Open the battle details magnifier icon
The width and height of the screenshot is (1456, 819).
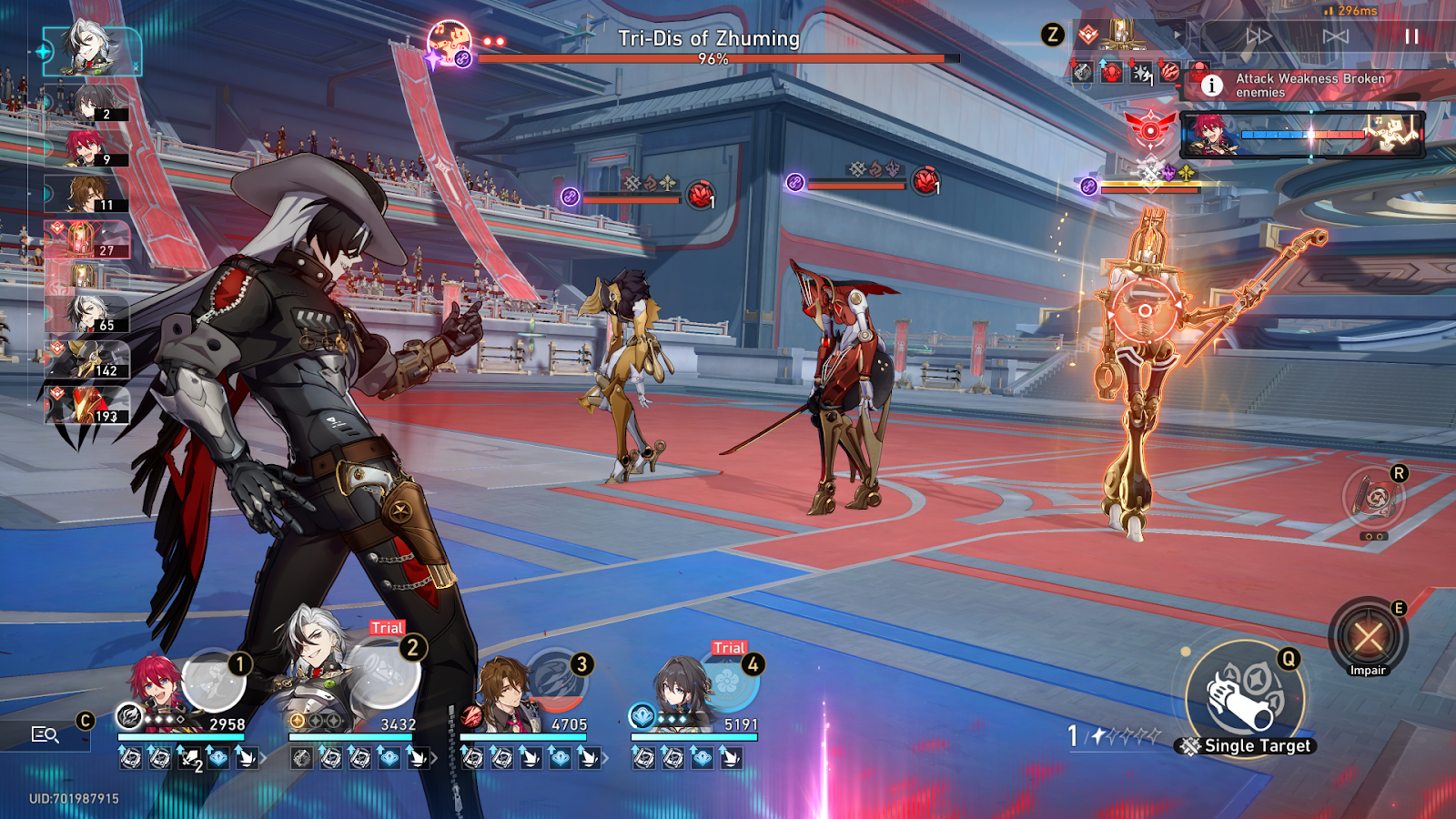click(x=45, y=734)
